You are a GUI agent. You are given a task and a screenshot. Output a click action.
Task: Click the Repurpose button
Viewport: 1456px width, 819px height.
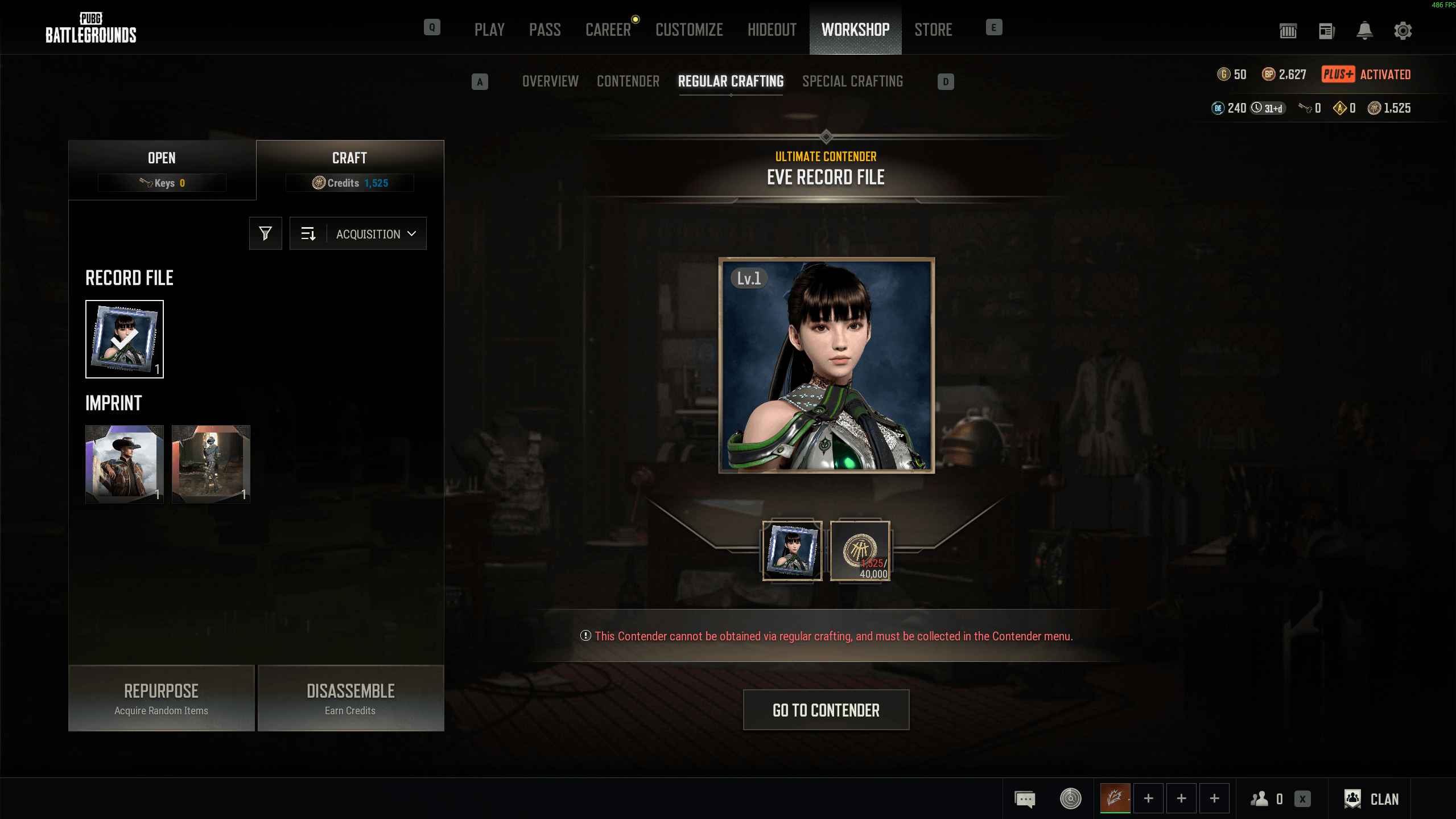click(162, 698)
